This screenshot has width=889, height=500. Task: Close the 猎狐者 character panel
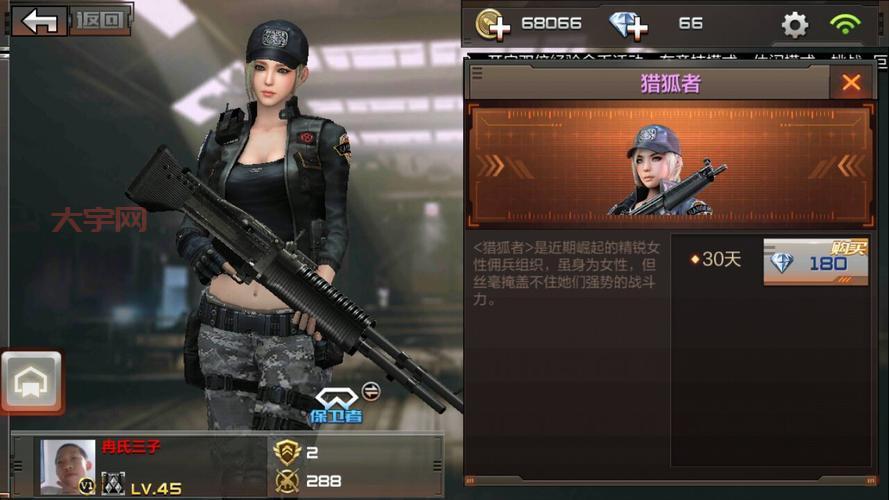(851, 83)
